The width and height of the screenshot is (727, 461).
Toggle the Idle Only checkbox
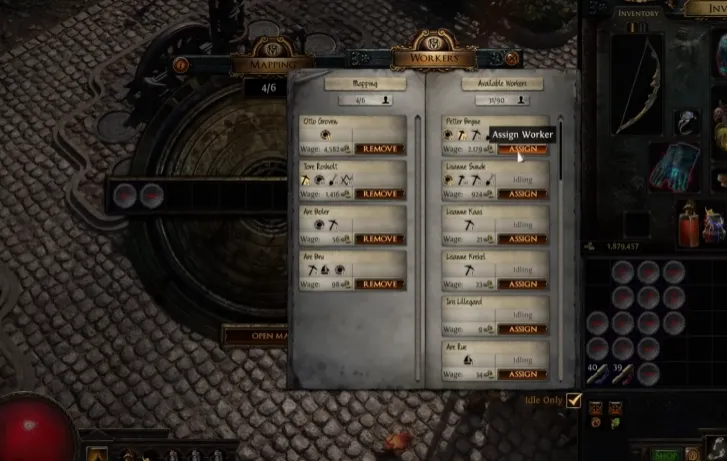click(x=573, y=400)
